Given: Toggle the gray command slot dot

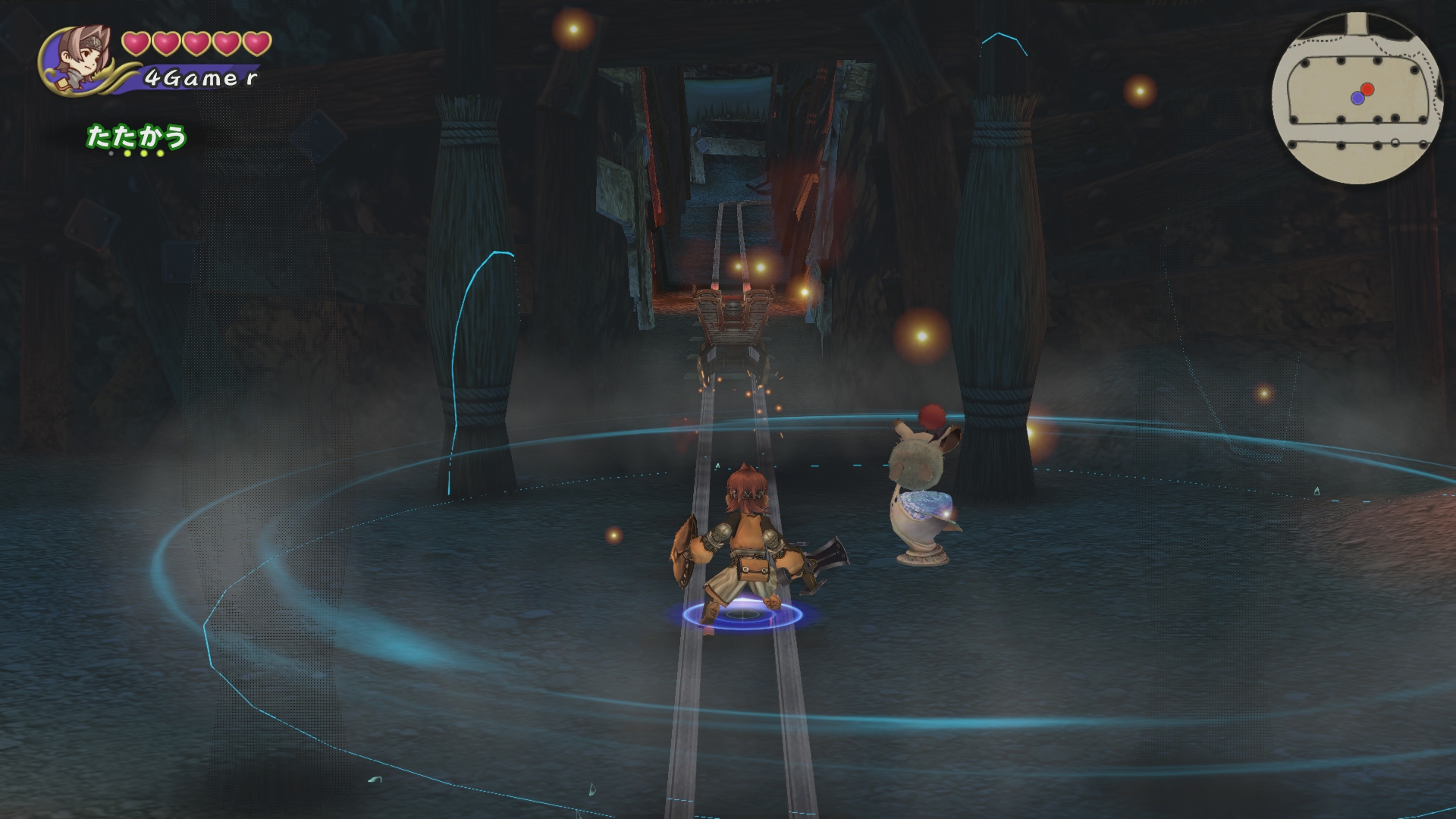Looking at the screenshot, I should click(111, 153).
